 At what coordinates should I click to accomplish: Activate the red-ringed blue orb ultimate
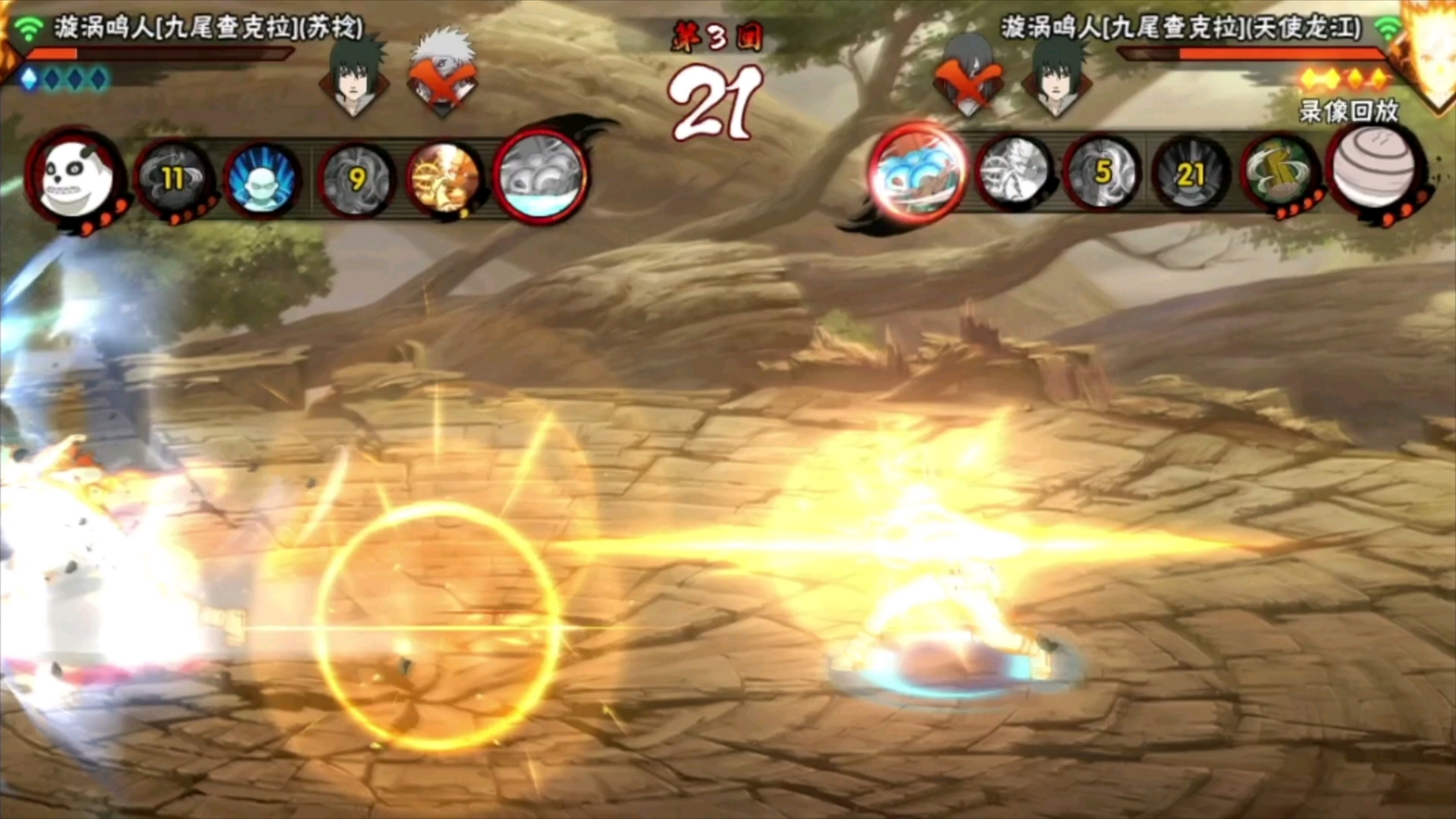918,173
